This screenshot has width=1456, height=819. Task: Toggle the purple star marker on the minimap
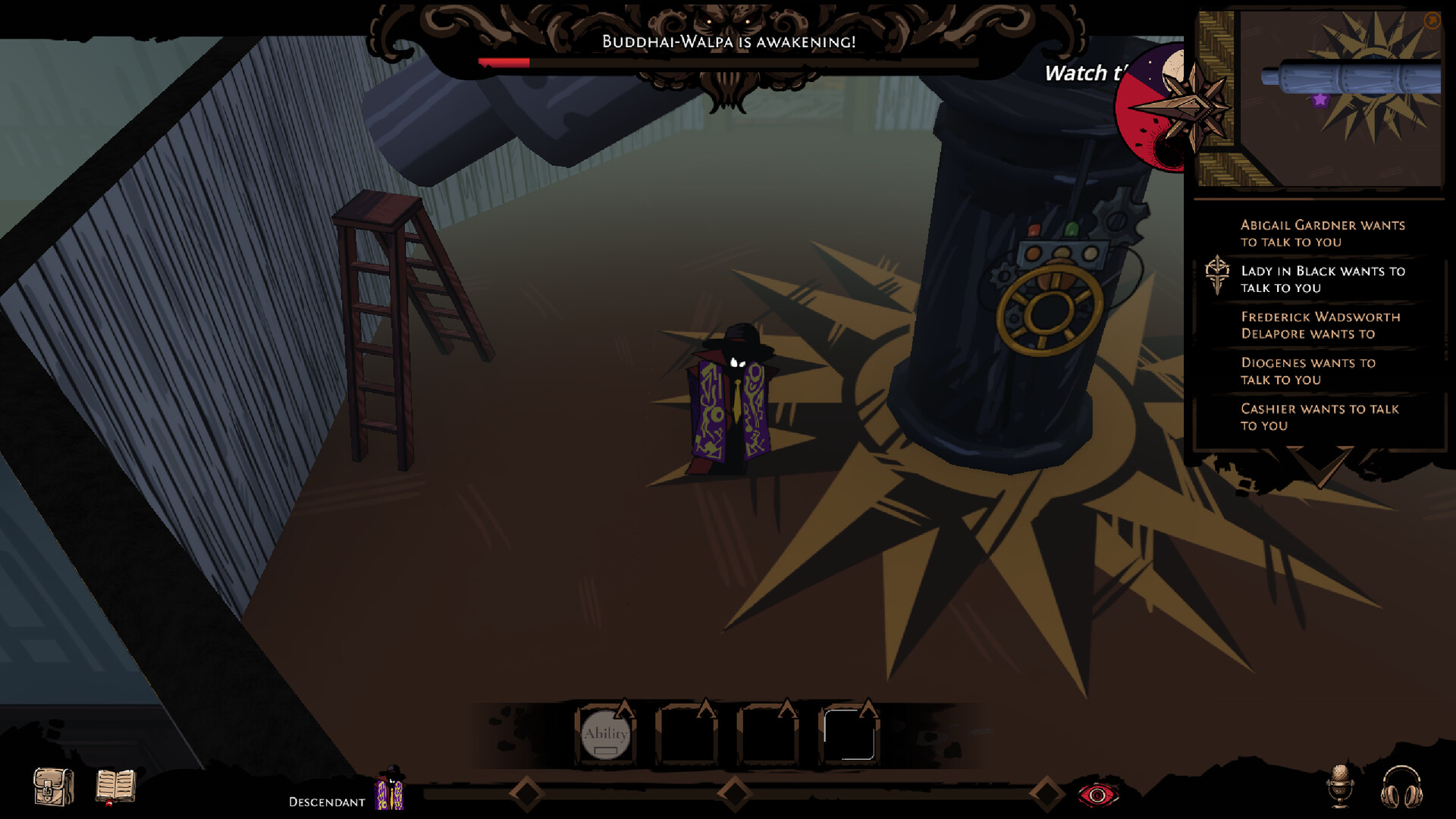click(x=1319, y=99)
